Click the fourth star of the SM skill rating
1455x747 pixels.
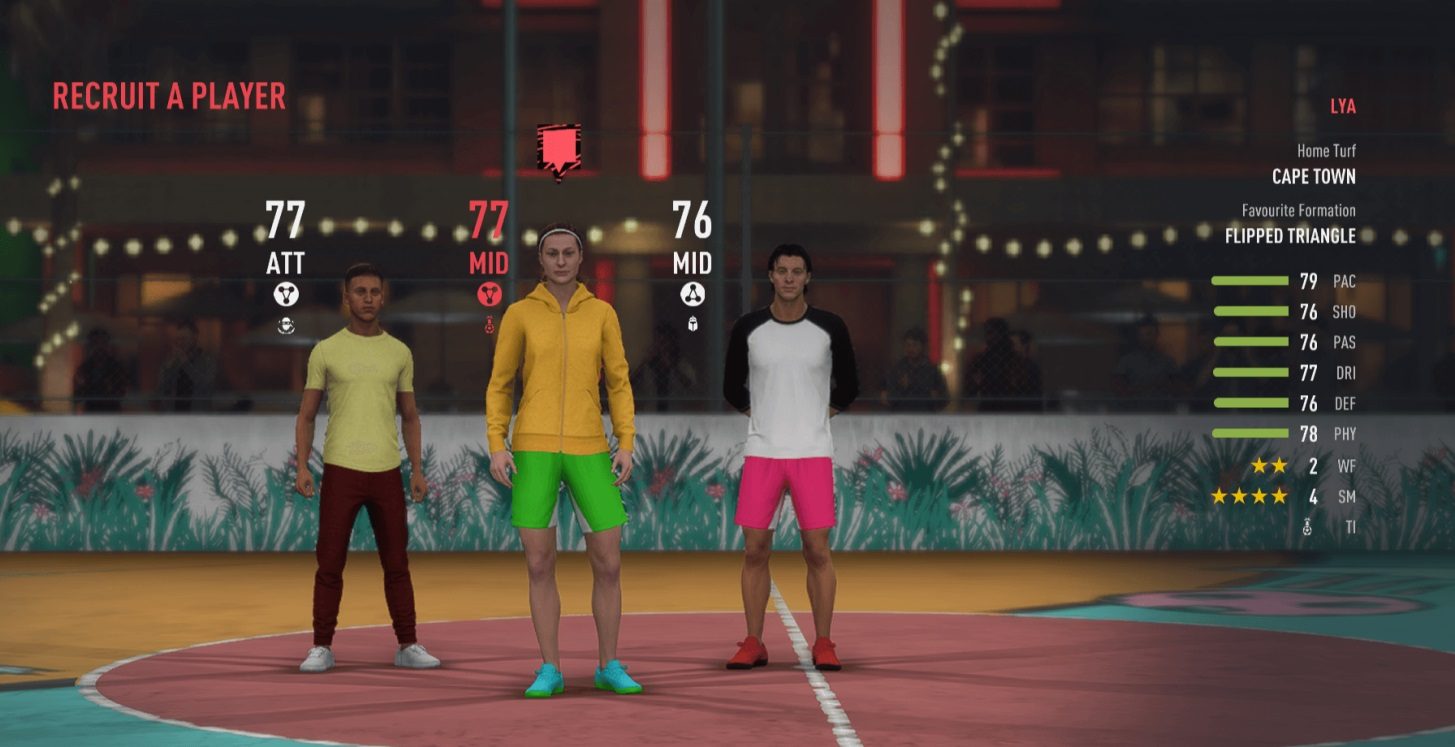1278,497
